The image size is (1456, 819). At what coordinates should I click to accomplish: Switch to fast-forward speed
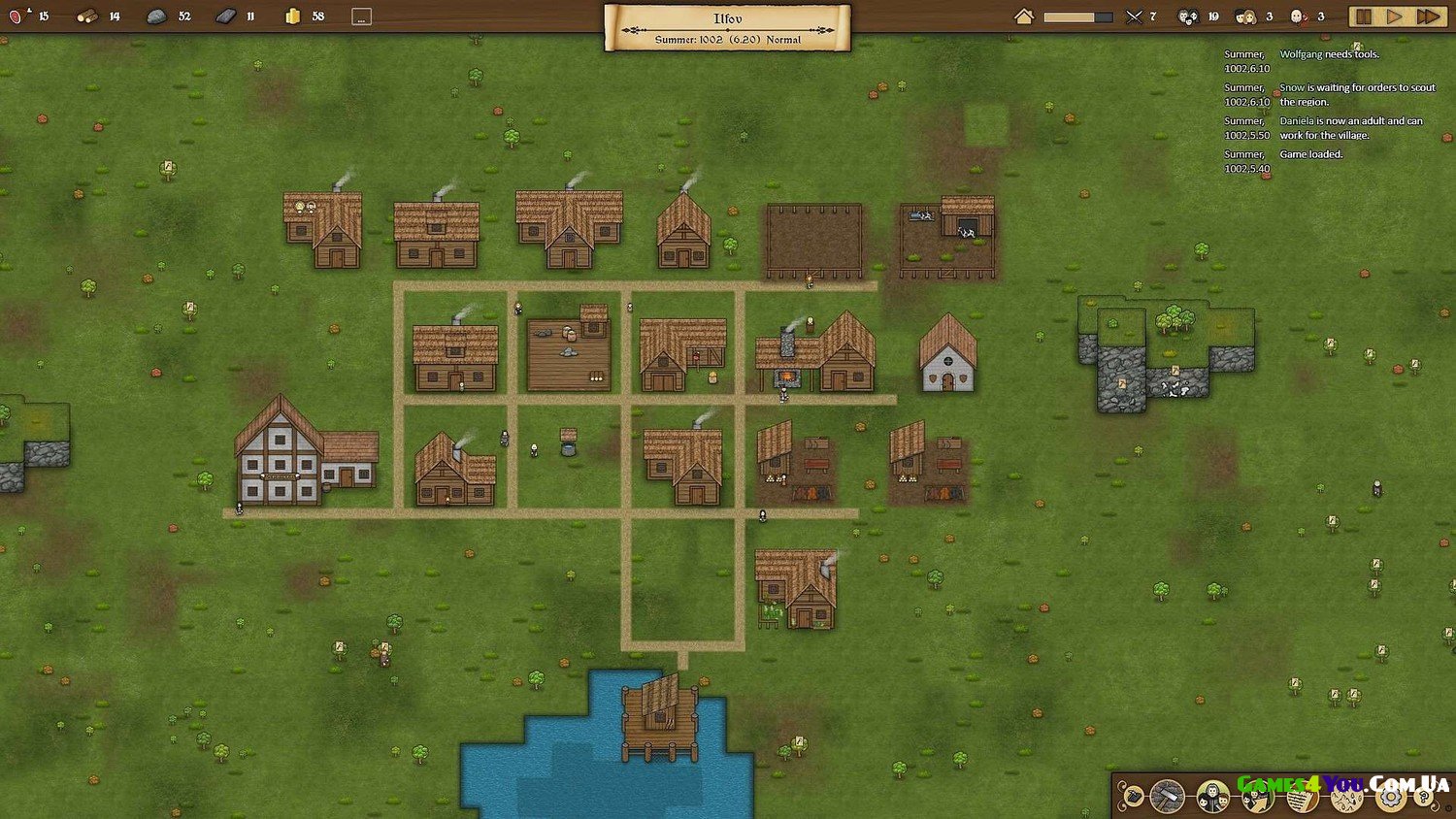tap(1428, 16)
